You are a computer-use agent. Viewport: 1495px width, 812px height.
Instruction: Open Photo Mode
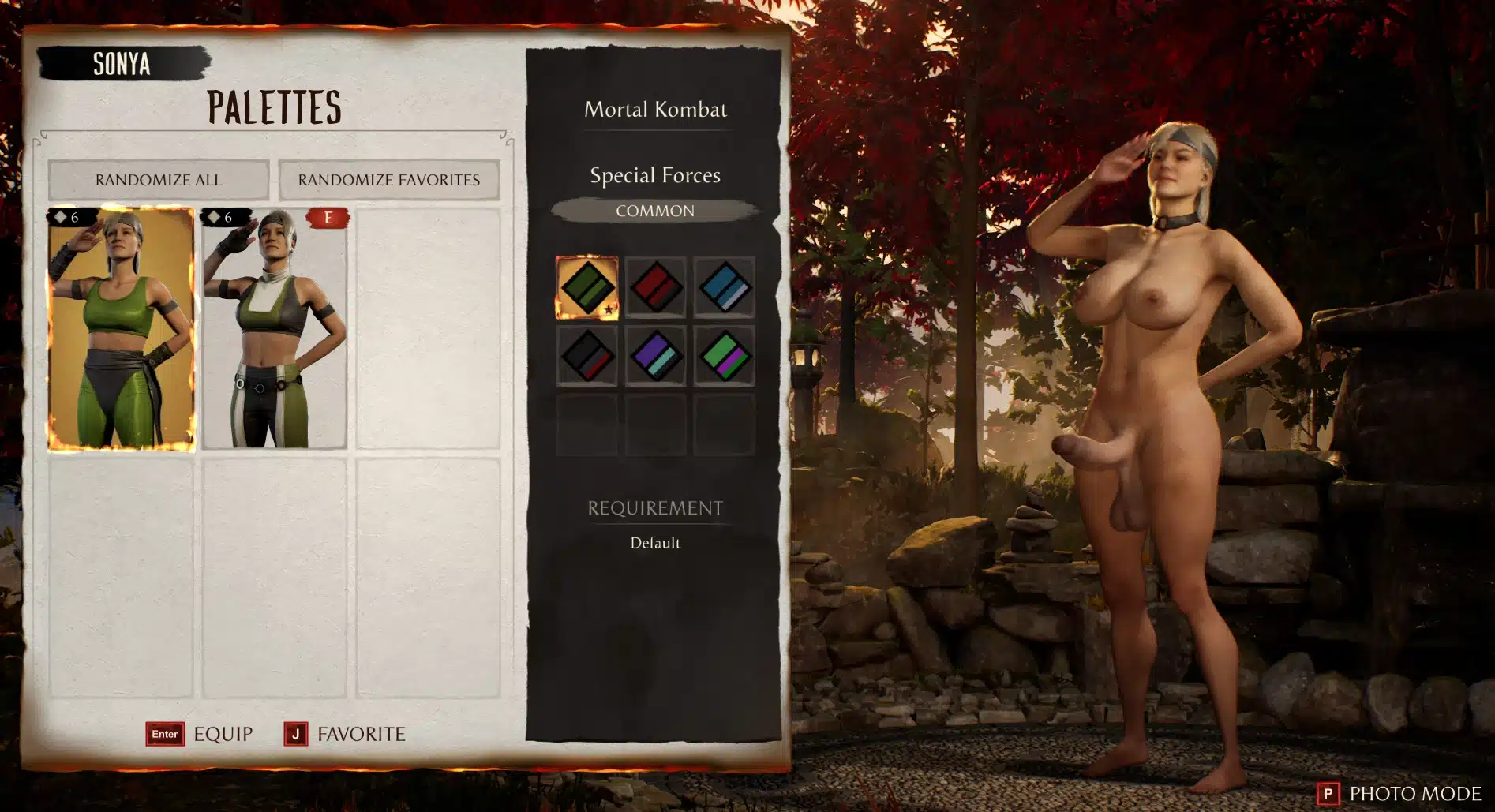(1400, 793)
